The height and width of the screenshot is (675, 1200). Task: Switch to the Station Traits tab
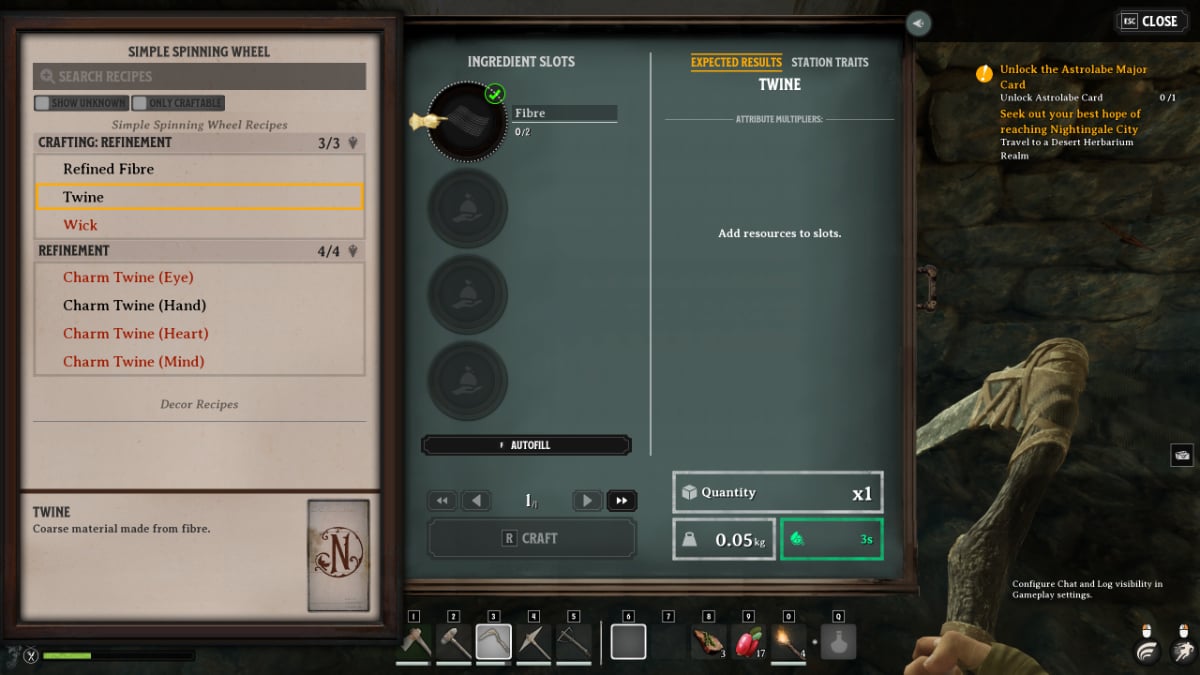coord(829,62)
